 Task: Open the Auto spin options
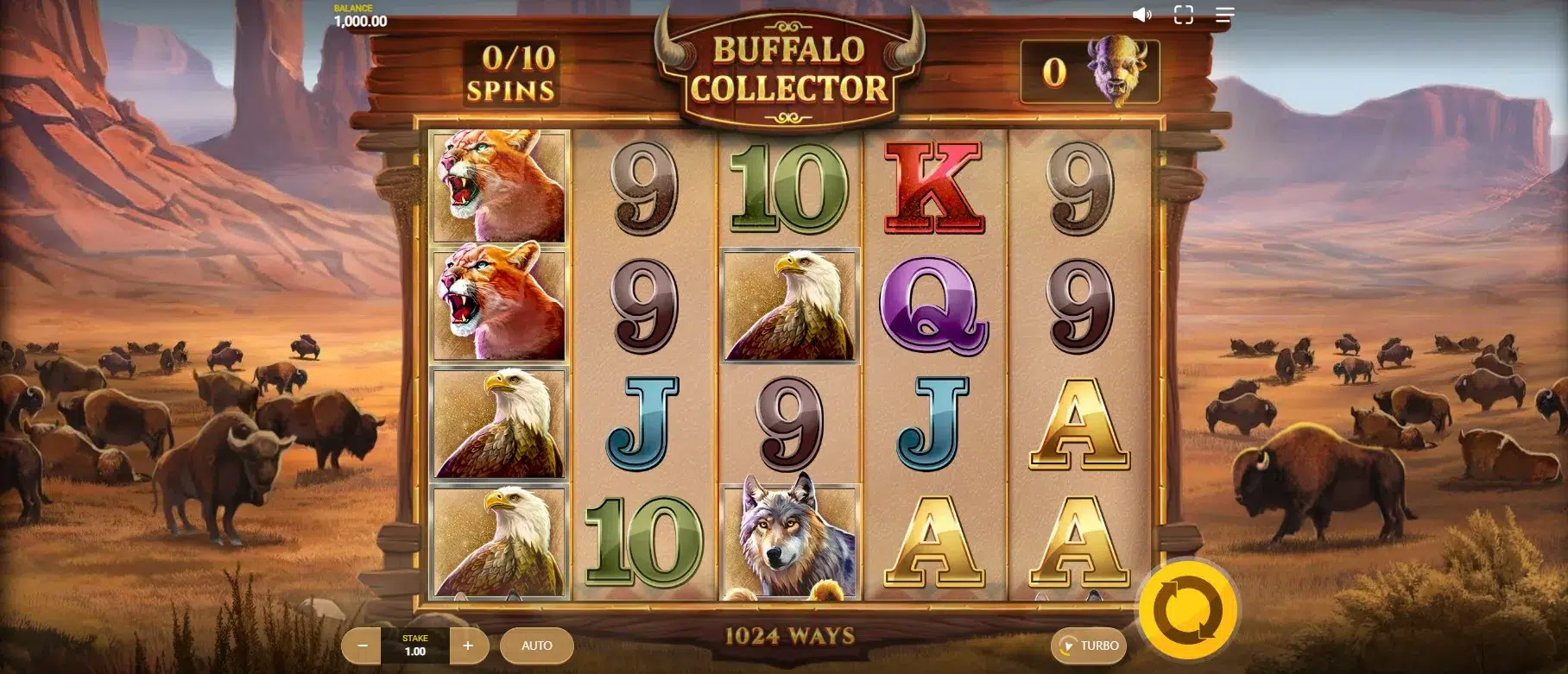[537, 646]
